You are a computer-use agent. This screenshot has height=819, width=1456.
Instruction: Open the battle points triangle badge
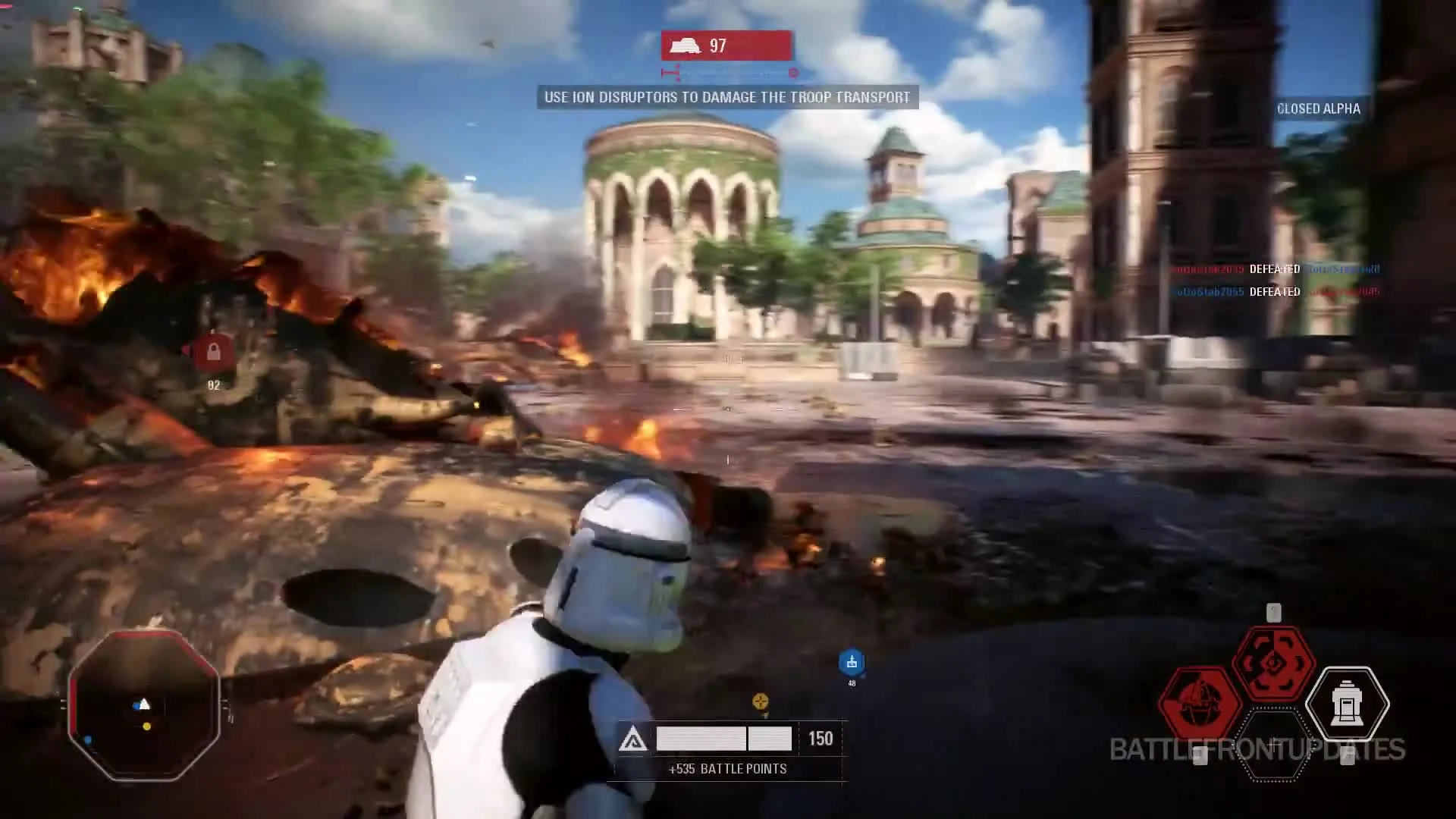coord(635,738)
